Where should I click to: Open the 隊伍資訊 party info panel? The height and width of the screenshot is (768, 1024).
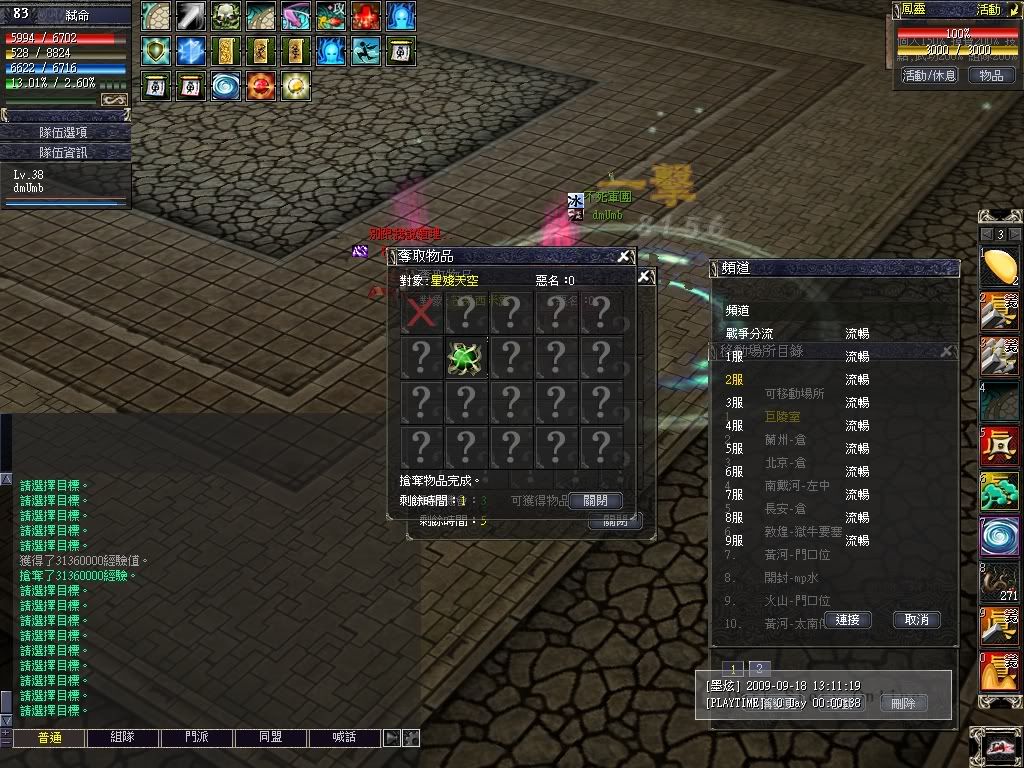click(65, 152)
